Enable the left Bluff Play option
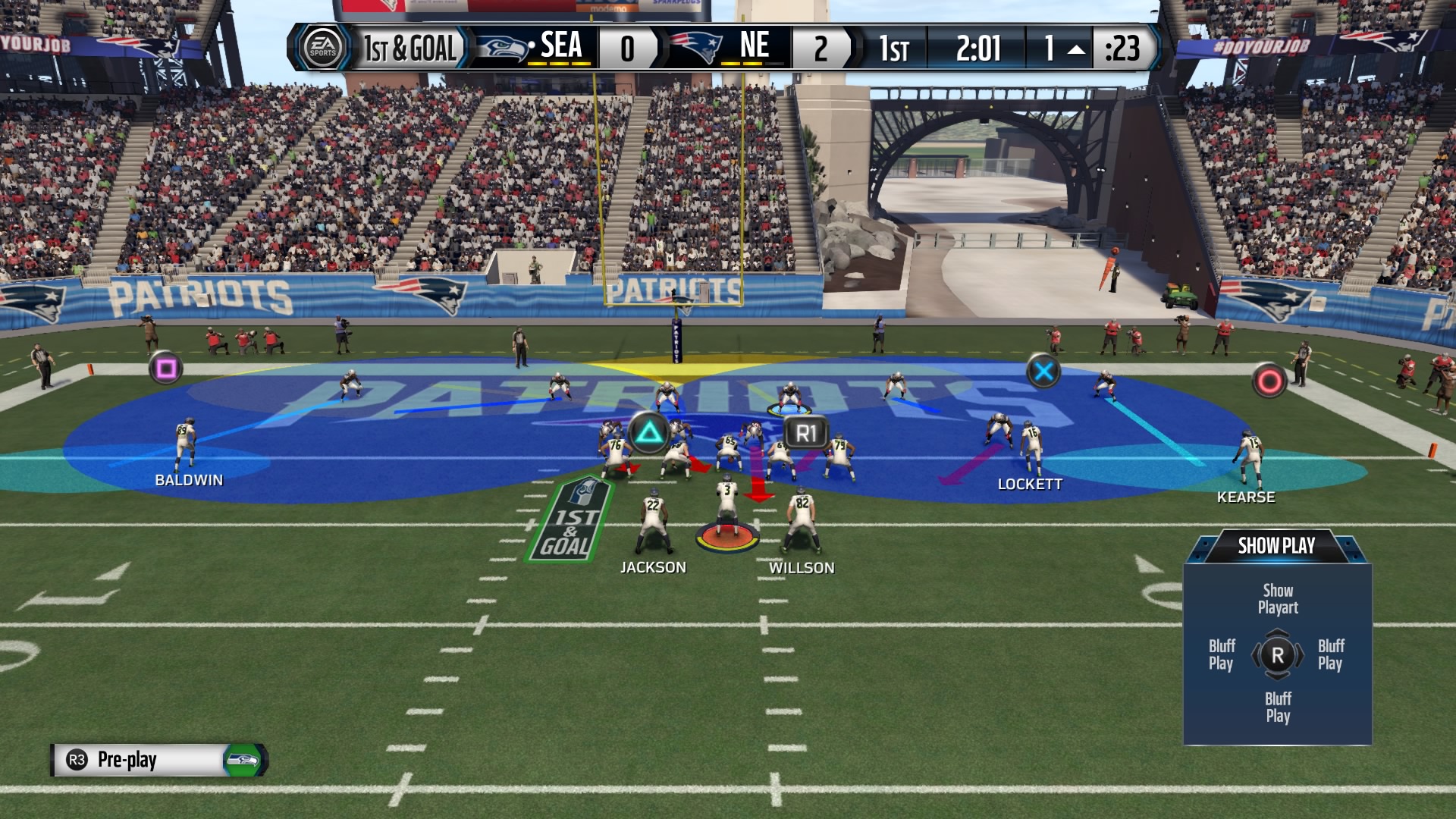Image resolution: width=1456 pixels, height=819 pixels. tap(1222, 653)
